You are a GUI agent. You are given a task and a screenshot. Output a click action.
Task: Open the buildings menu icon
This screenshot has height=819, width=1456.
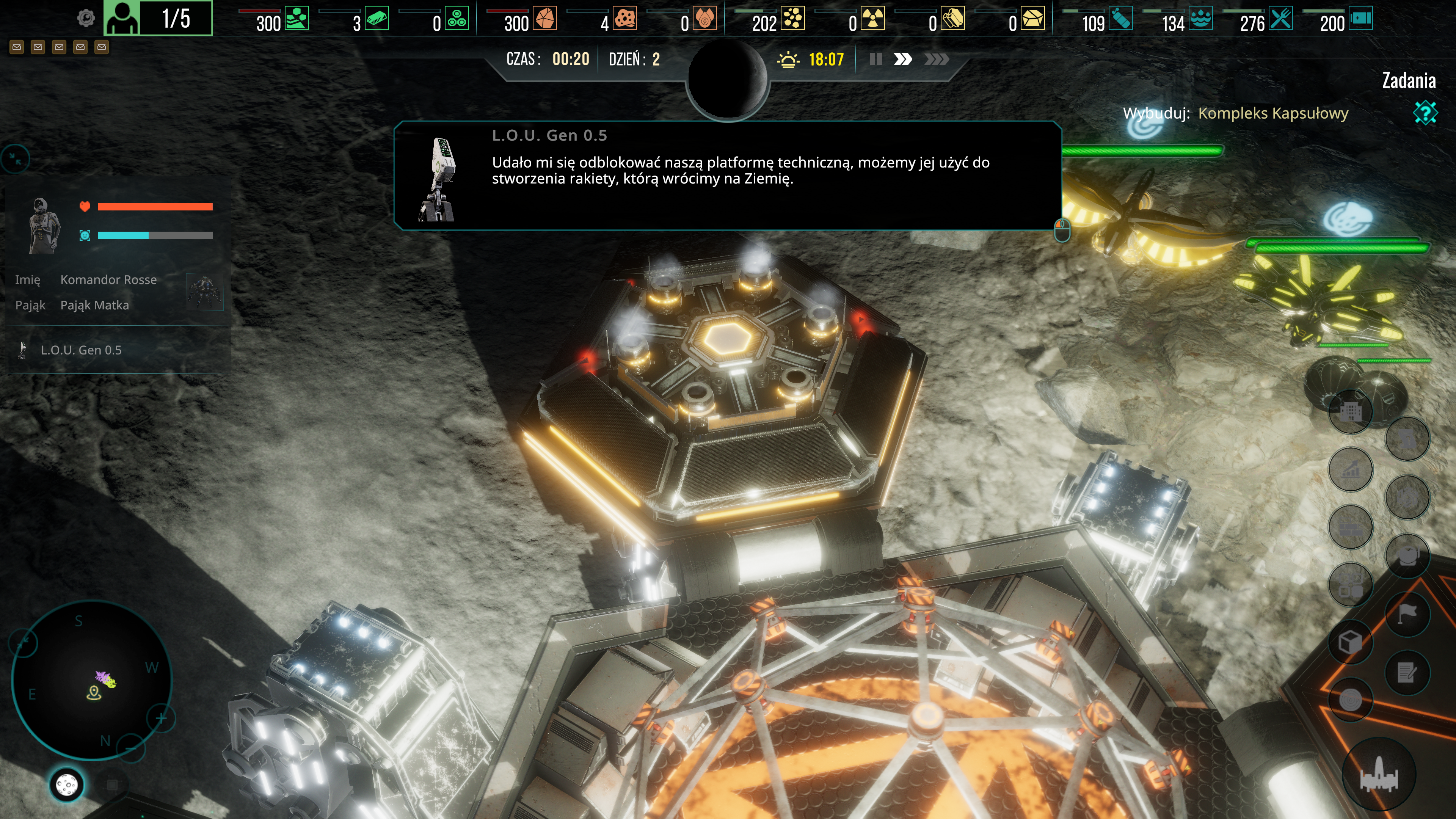click(1351, 411)
